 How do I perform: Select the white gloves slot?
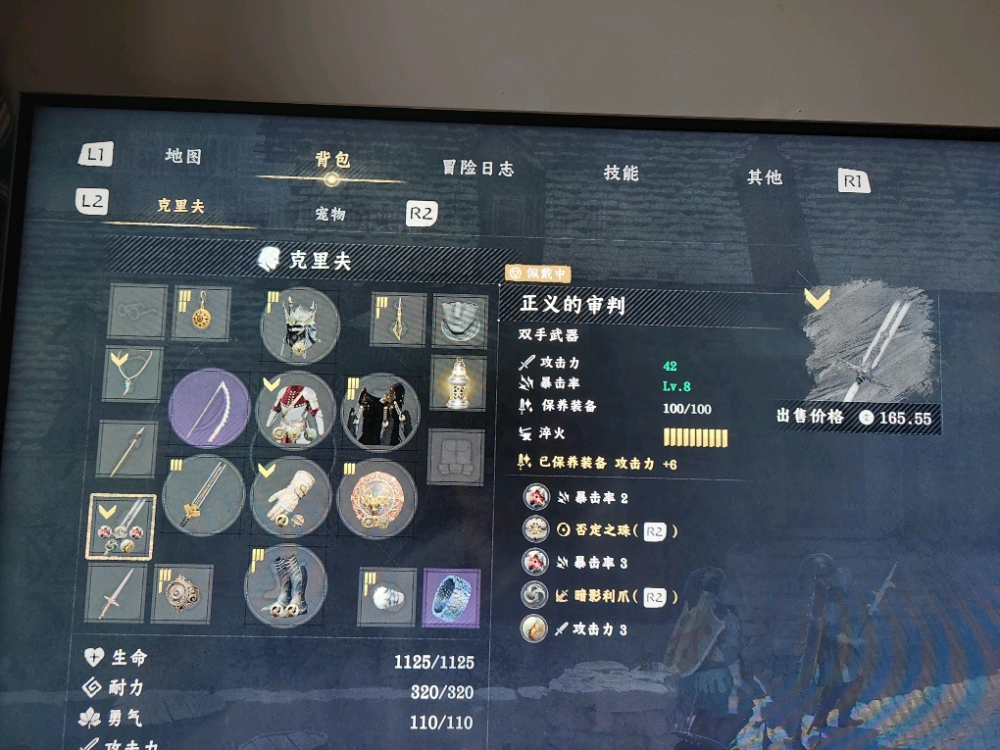point(290,496)
